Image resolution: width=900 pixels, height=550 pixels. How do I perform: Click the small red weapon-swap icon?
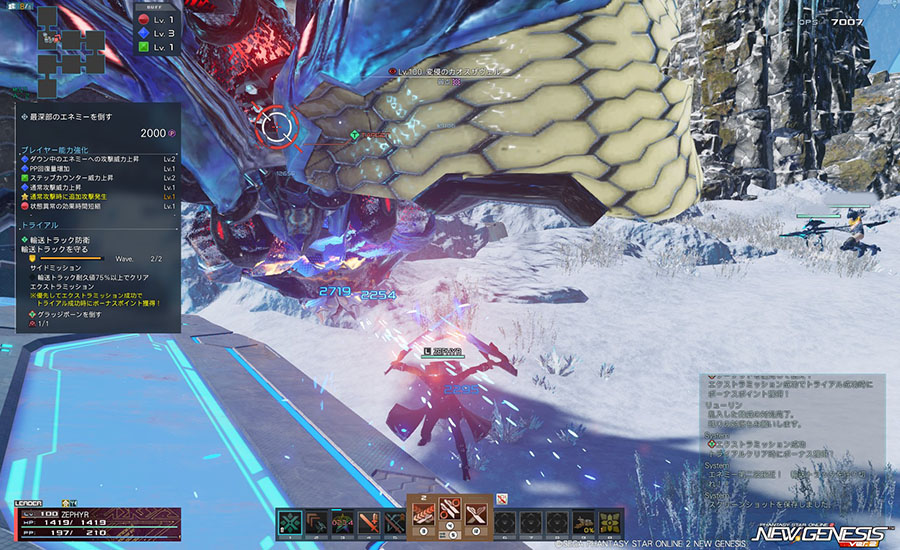point(502,497)
